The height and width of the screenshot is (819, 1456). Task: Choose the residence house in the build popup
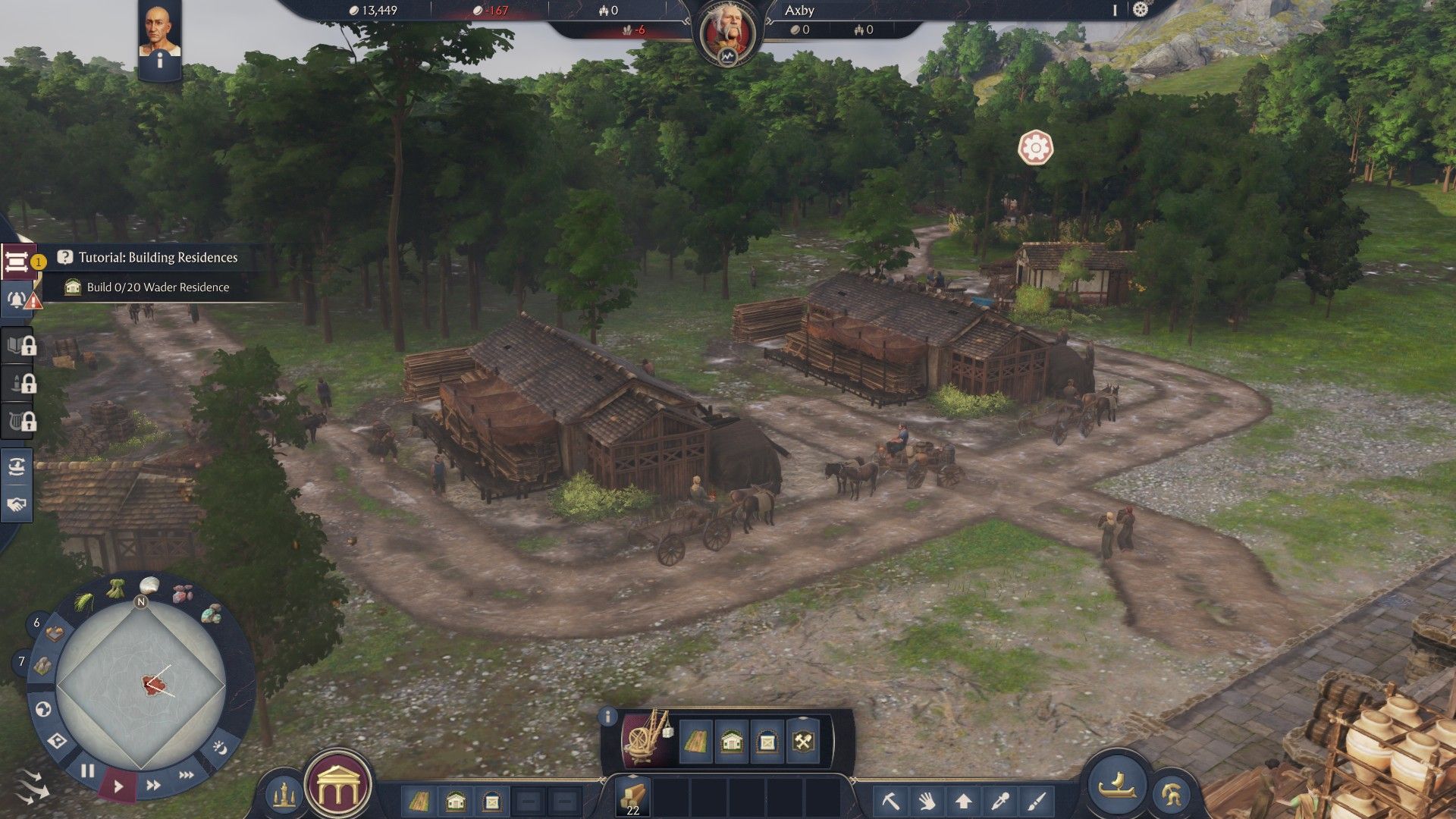pyautogui.click(x=731, y=741)
